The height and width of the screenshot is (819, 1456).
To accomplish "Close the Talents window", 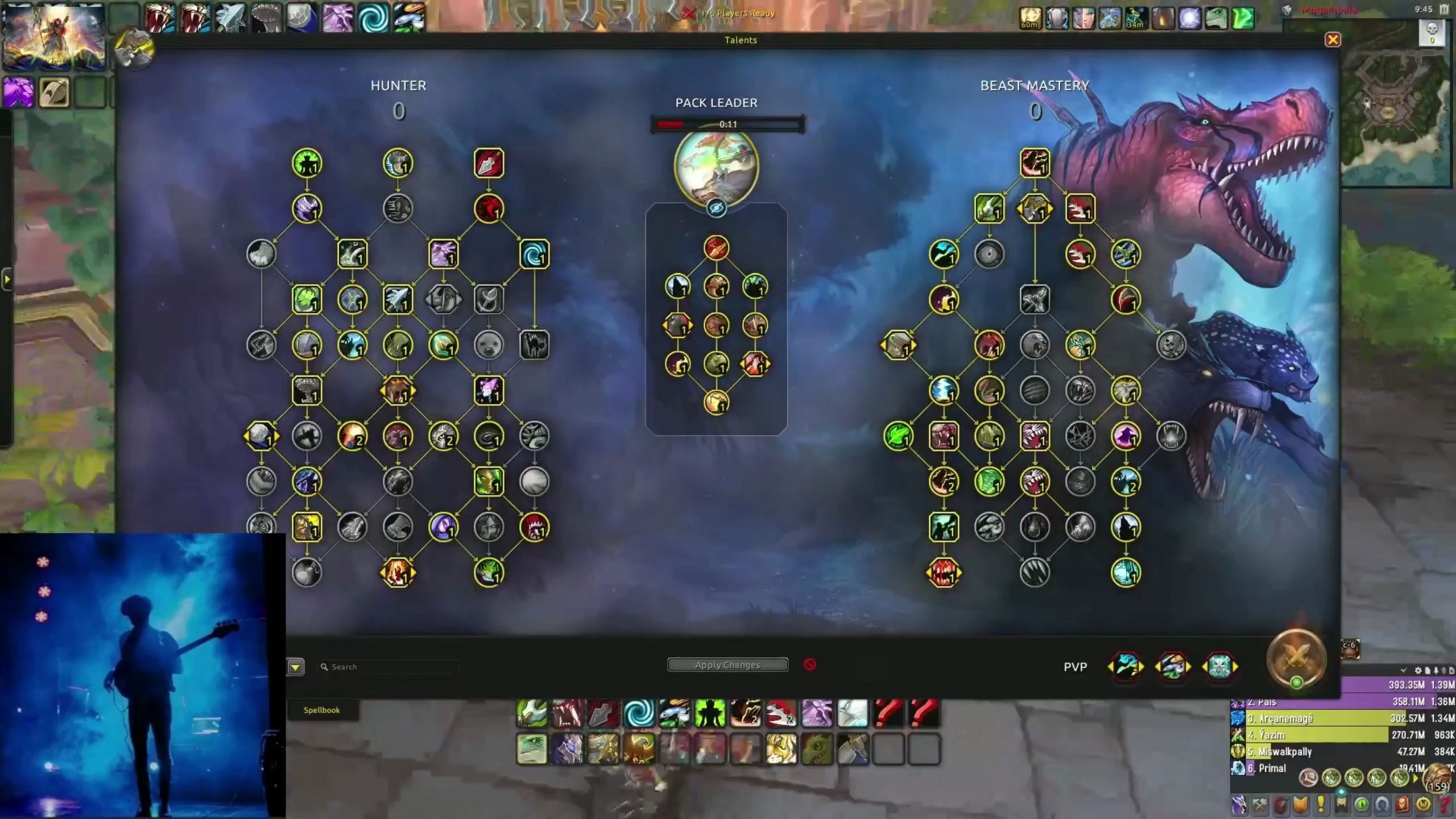I will (1333, 40).
